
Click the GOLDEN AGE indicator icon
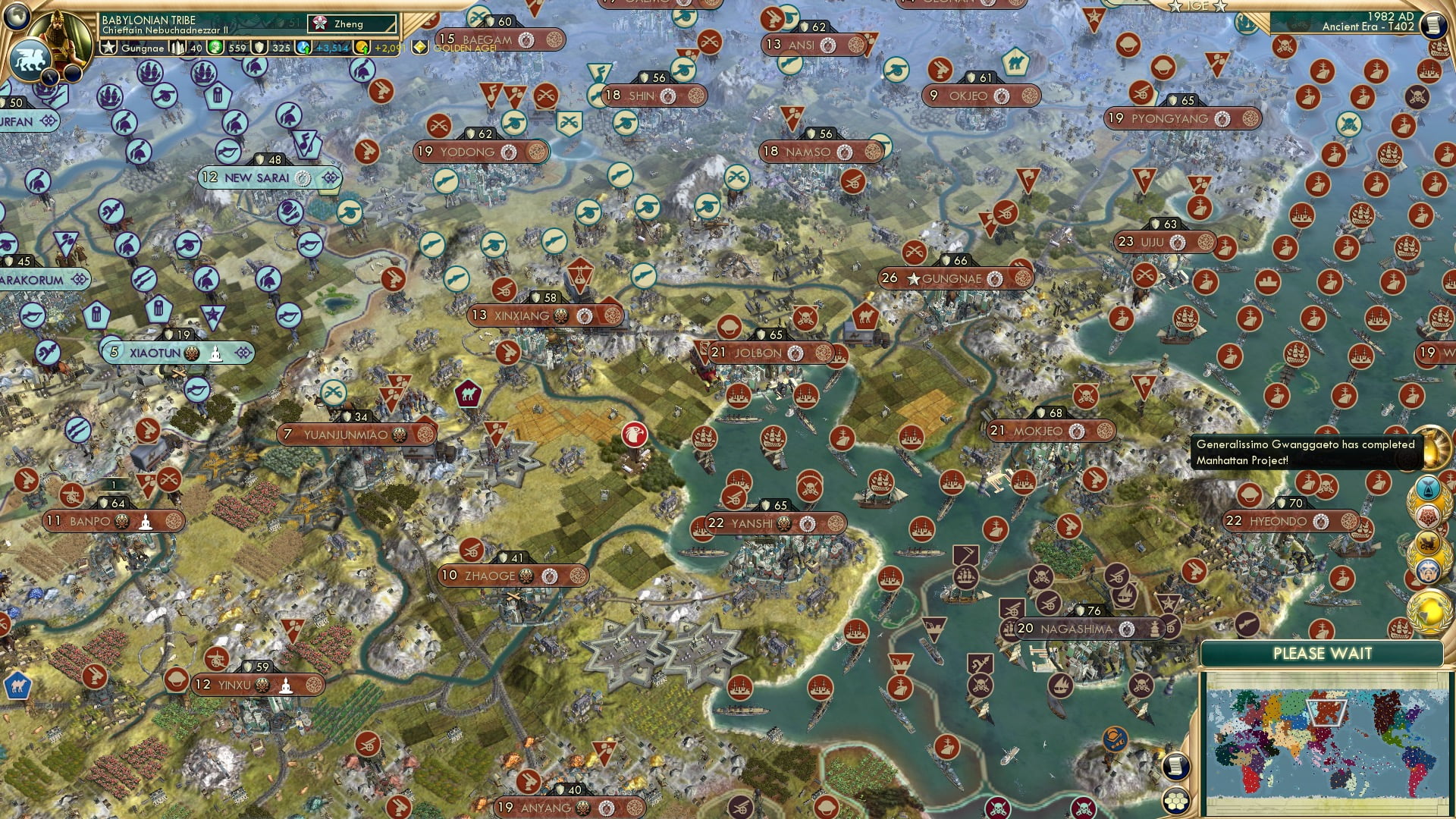pyautogui.click(x=420, y=46)
